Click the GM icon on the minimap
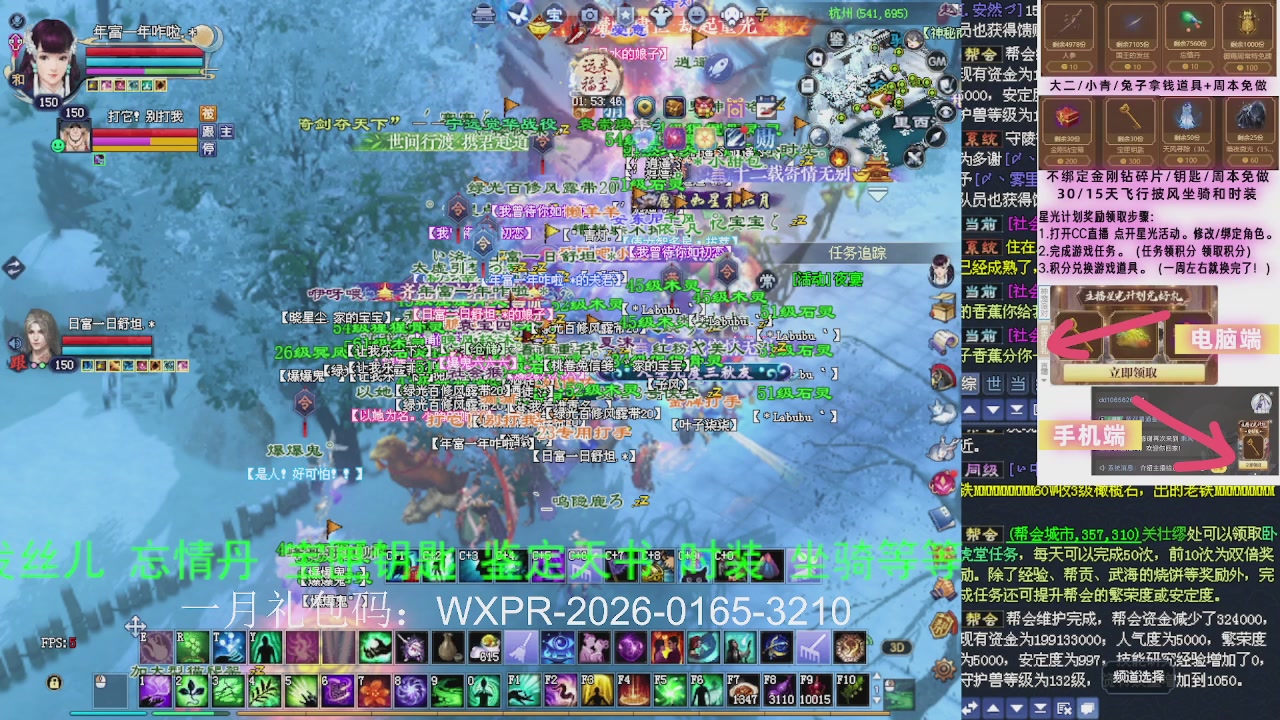The width and height of the screenshot is (1280, 720). point(939,60)
